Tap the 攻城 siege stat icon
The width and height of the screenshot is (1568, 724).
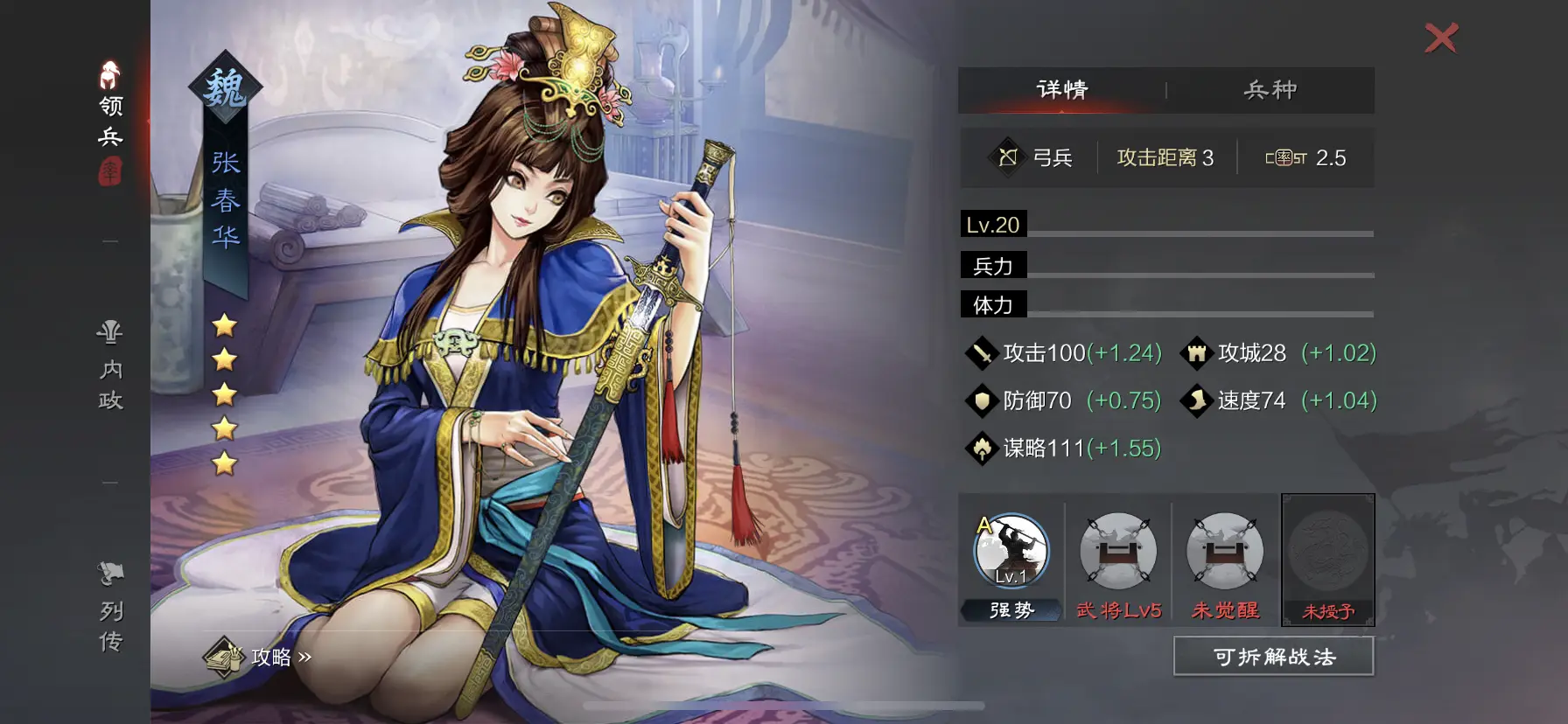tap(1196, 352)
